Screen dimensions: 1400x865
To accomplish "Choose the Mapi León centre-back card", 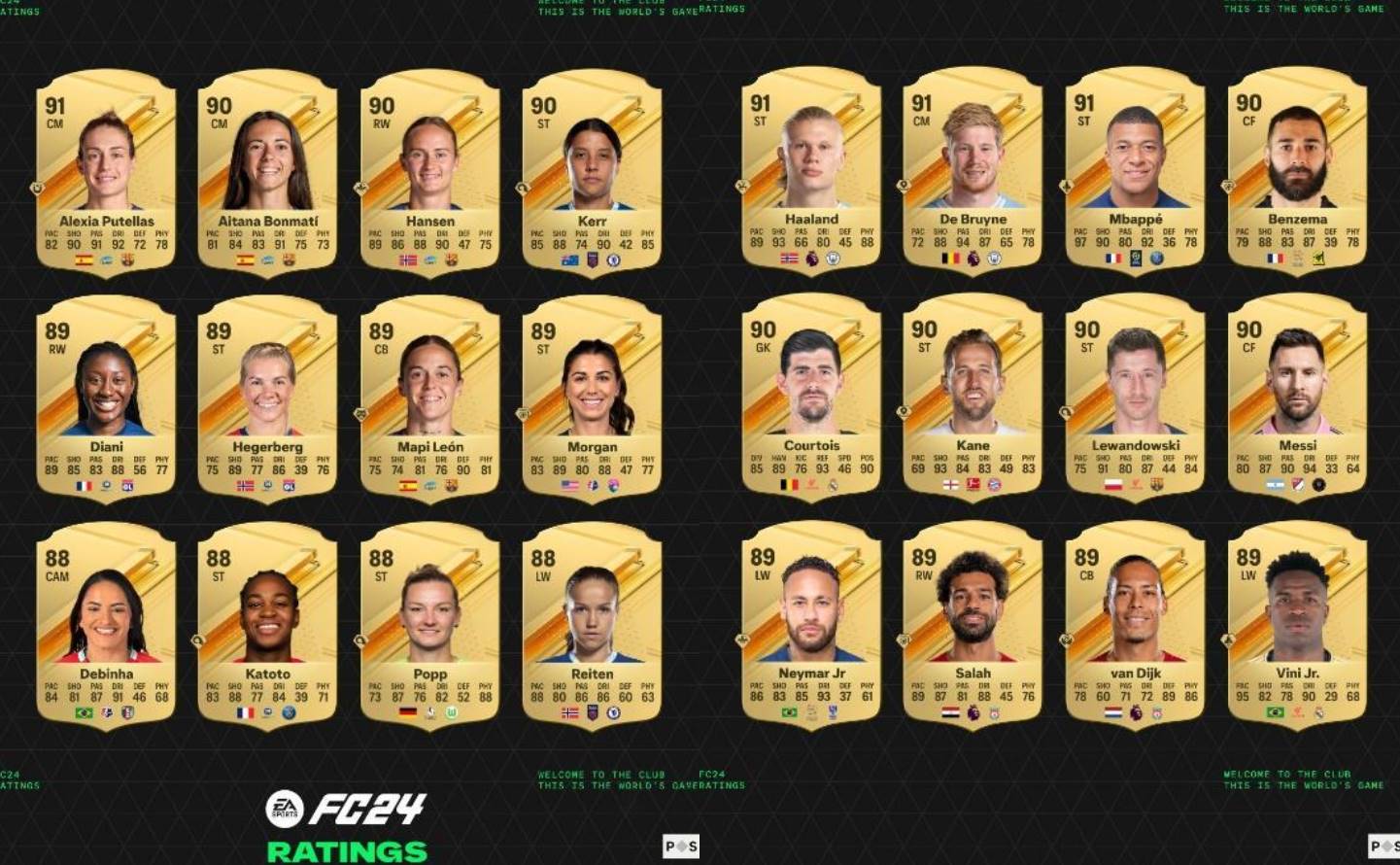I will pos(429,398).
